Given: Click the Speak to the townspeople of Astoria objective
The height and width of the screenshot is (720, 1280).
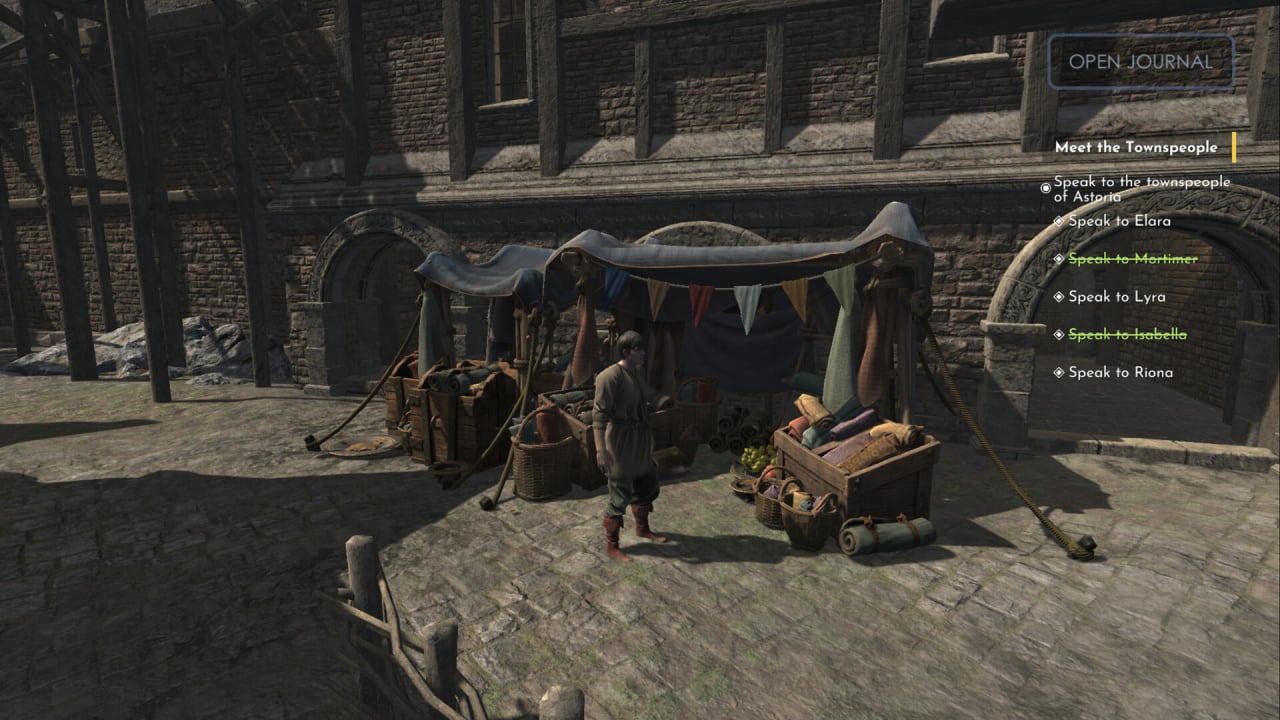Looking at the screenshot, I should 1141,189.
